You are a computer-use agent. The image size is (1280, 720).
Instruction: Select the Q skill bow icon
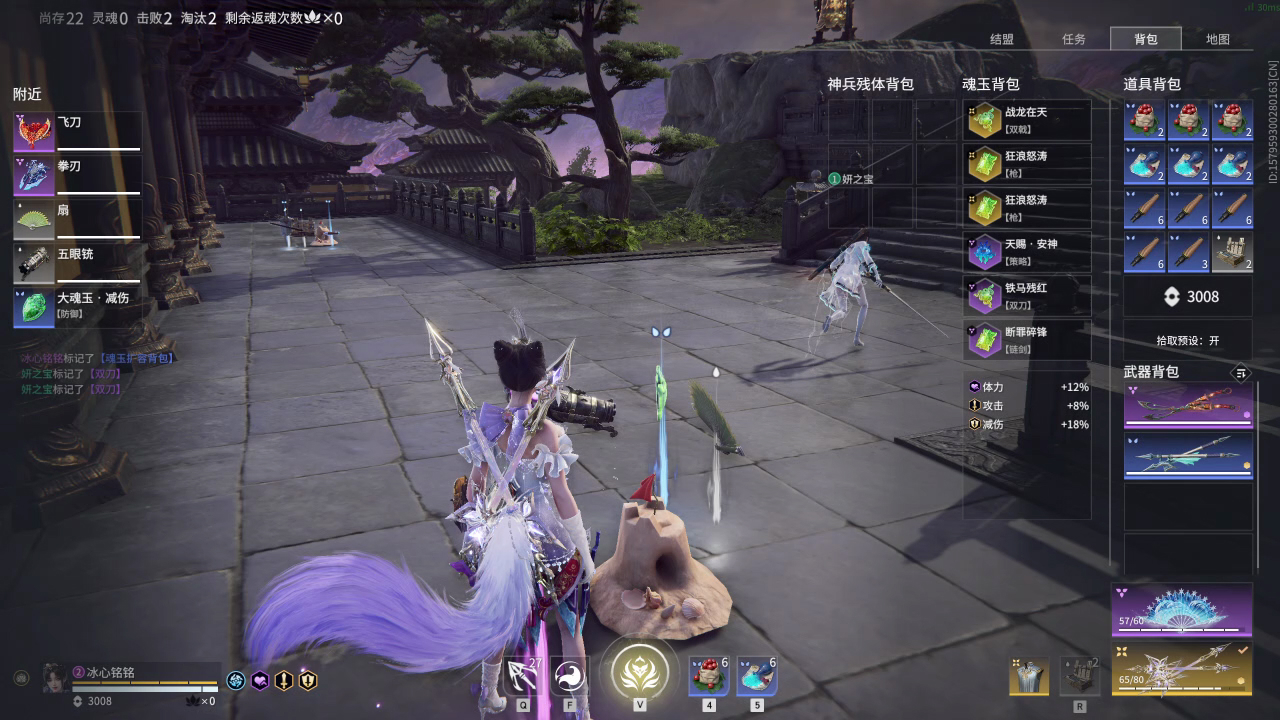[524, 677]
